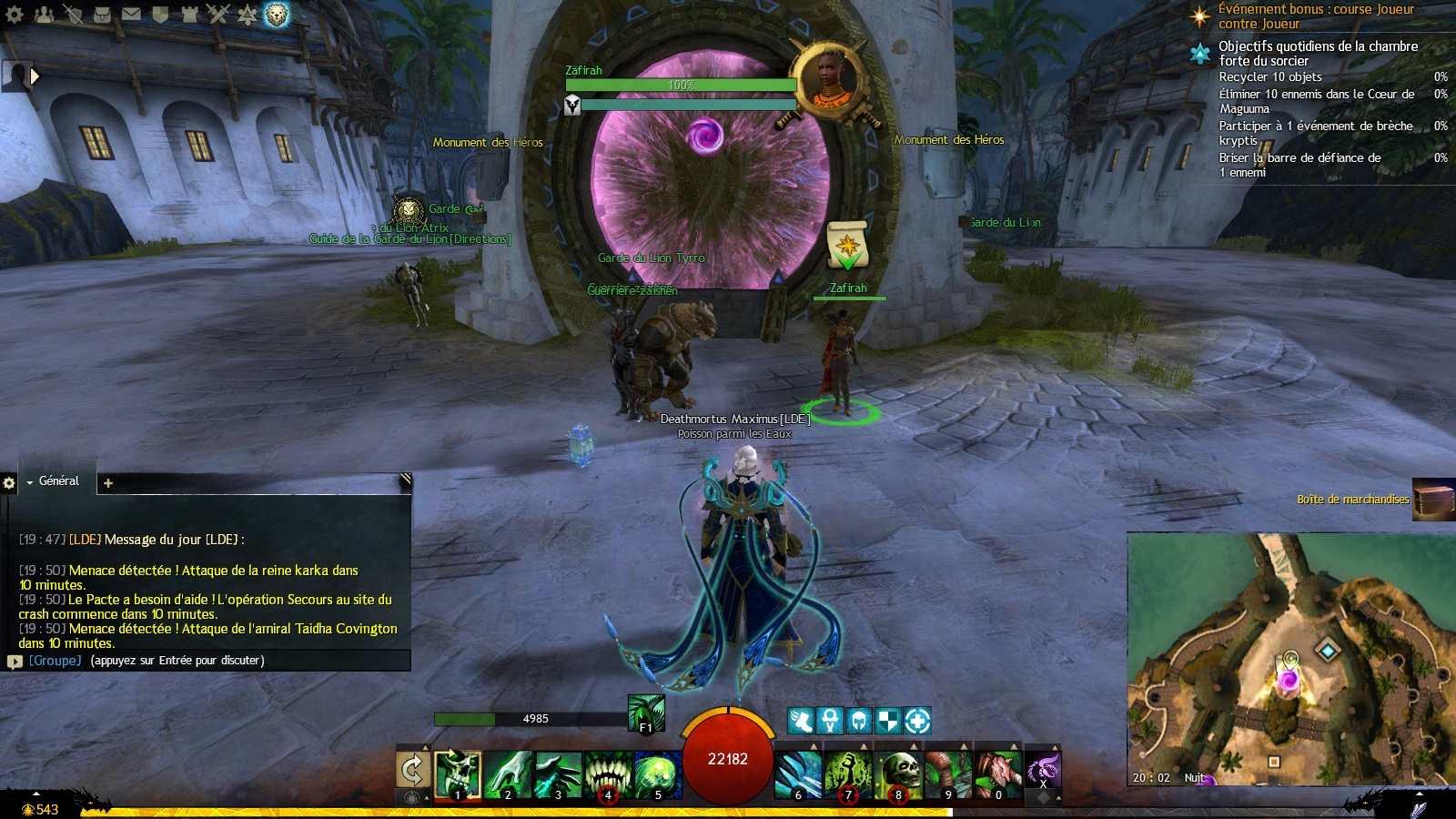The width and height of the screenshot is (1456, 819).
Task: Open the inventory bag icon
Action: pos(102,14)
